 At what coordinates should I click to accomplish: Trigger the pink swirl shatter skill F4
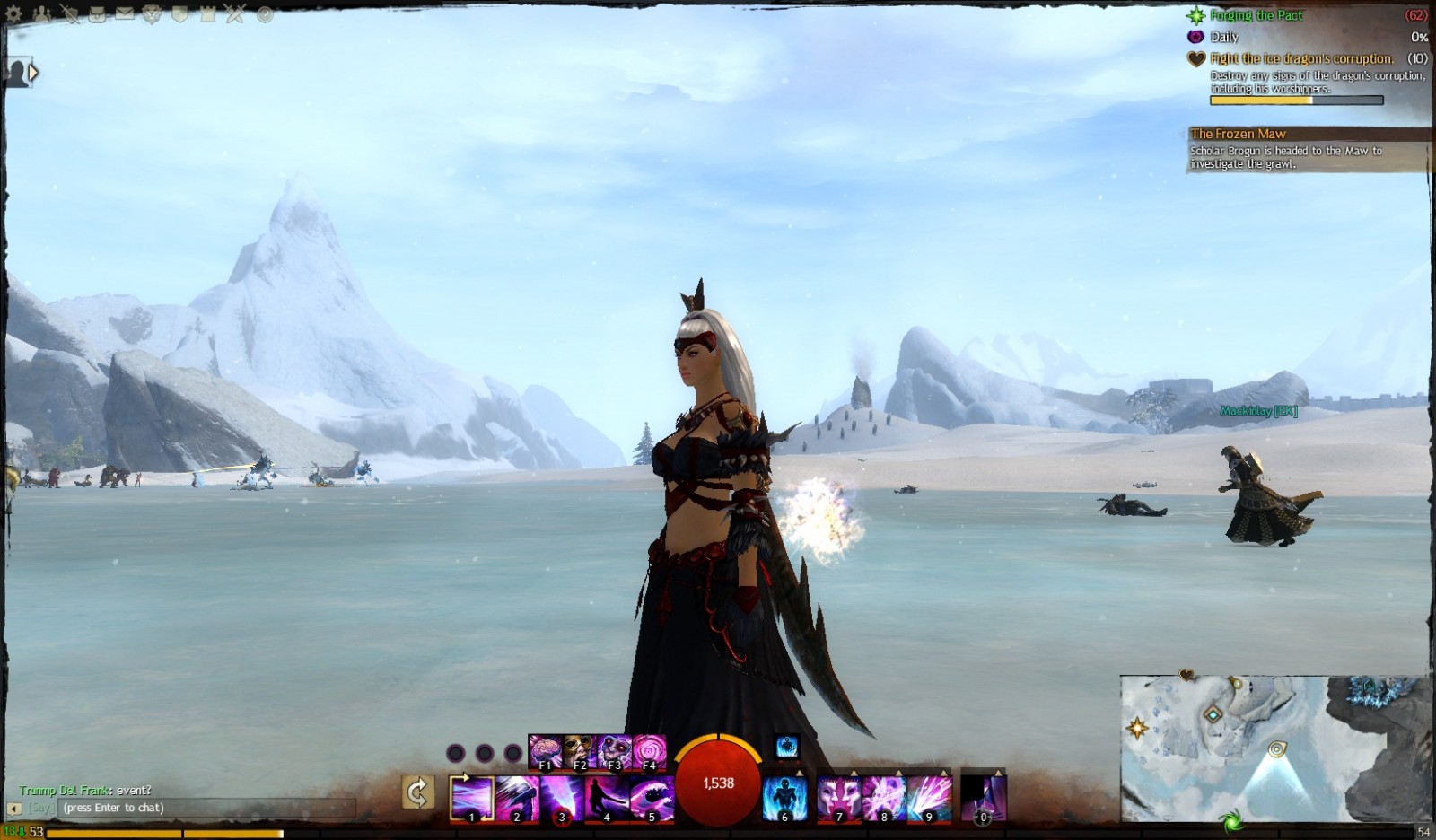pyautogui.click(x=650, y=752)
